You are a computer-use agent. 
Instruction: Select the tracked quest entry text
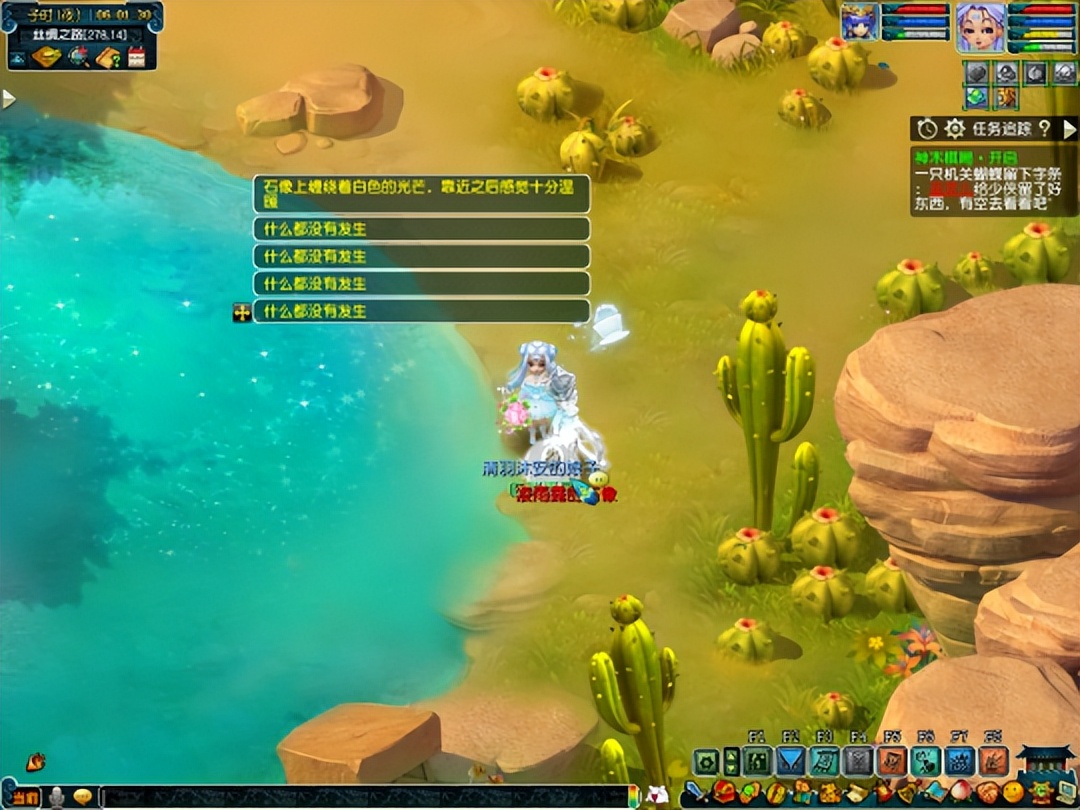coord(993,187)
